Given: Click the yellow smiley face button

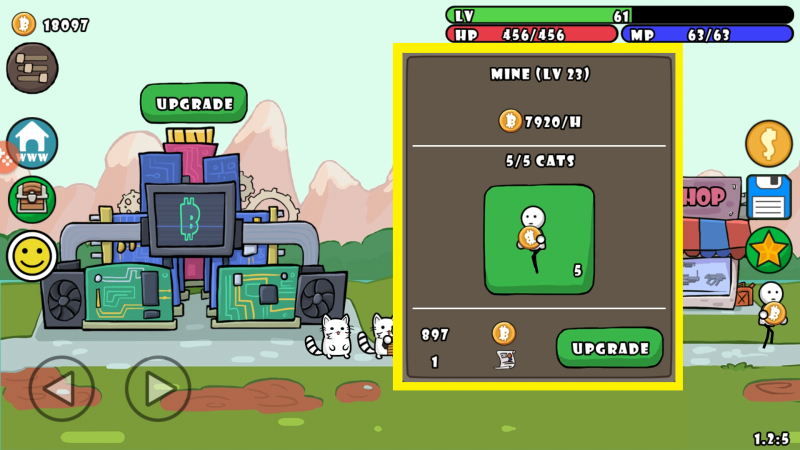Looking at the screenshot, I should point(32,256).
